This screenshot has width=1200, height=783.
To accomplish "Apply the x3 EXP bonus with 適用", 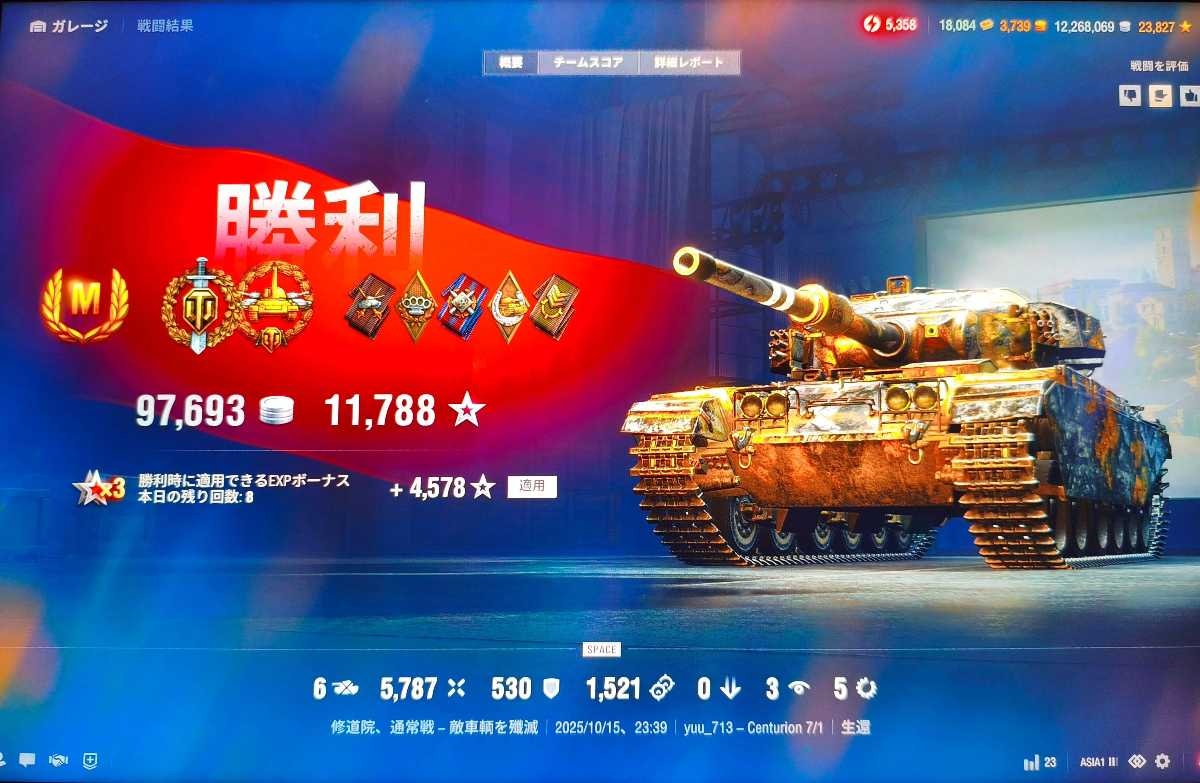I will point(532,487).
